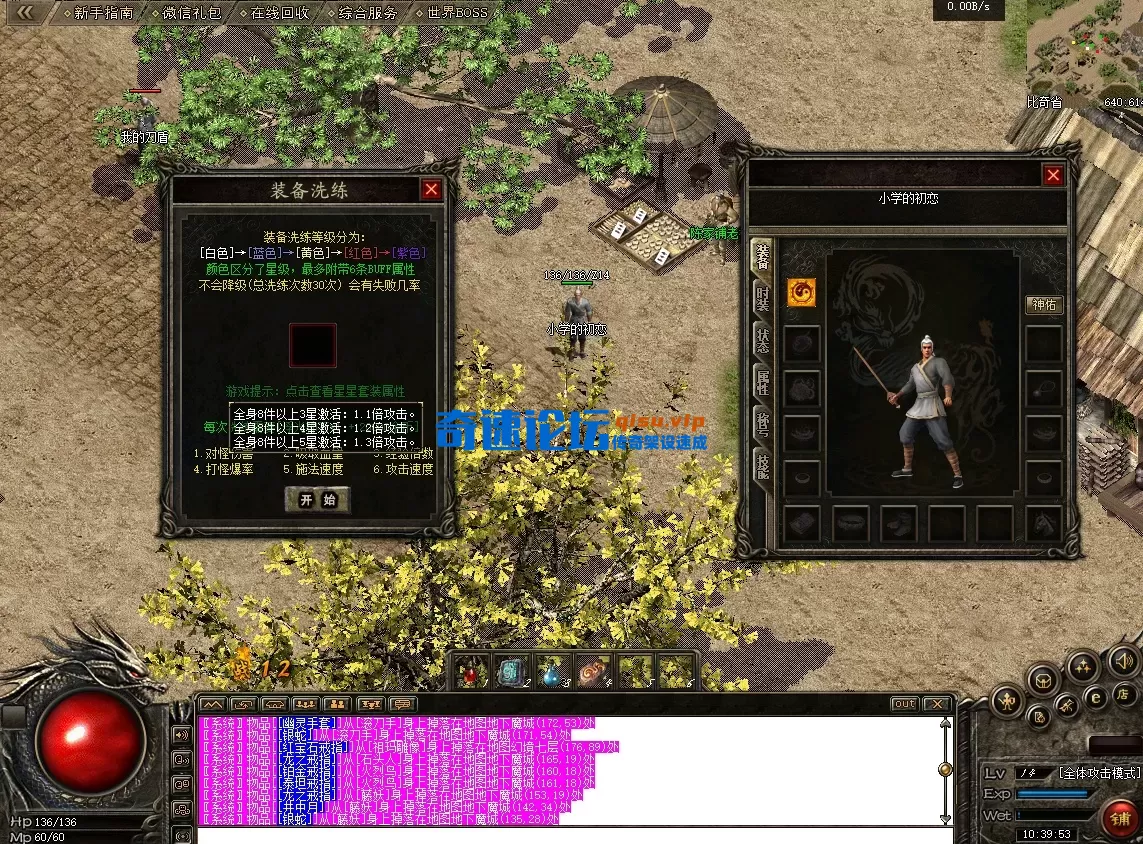Open 综合服务 in the top menu

coord(367,13)
